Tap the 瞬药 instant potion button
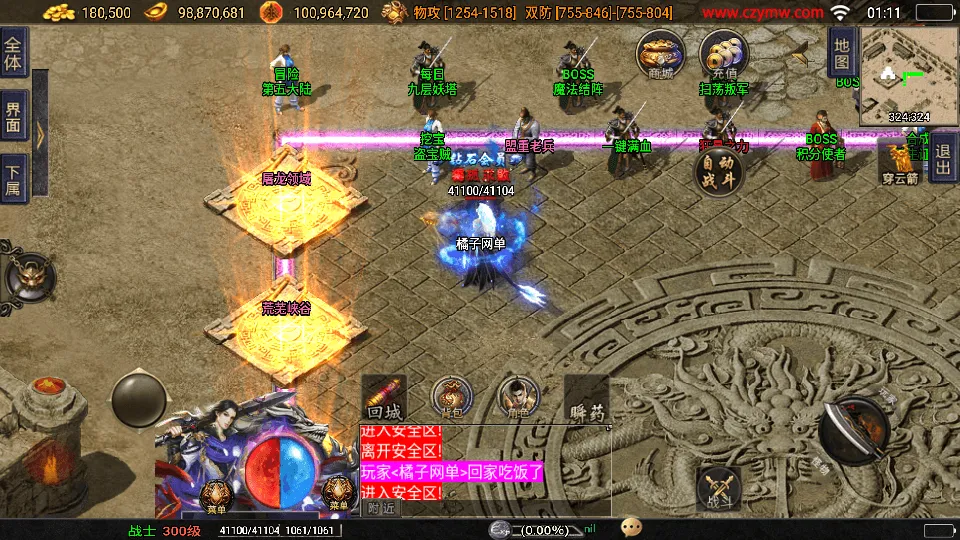The width and height of the screenshot is (960, 540). [x=585, y=399]
